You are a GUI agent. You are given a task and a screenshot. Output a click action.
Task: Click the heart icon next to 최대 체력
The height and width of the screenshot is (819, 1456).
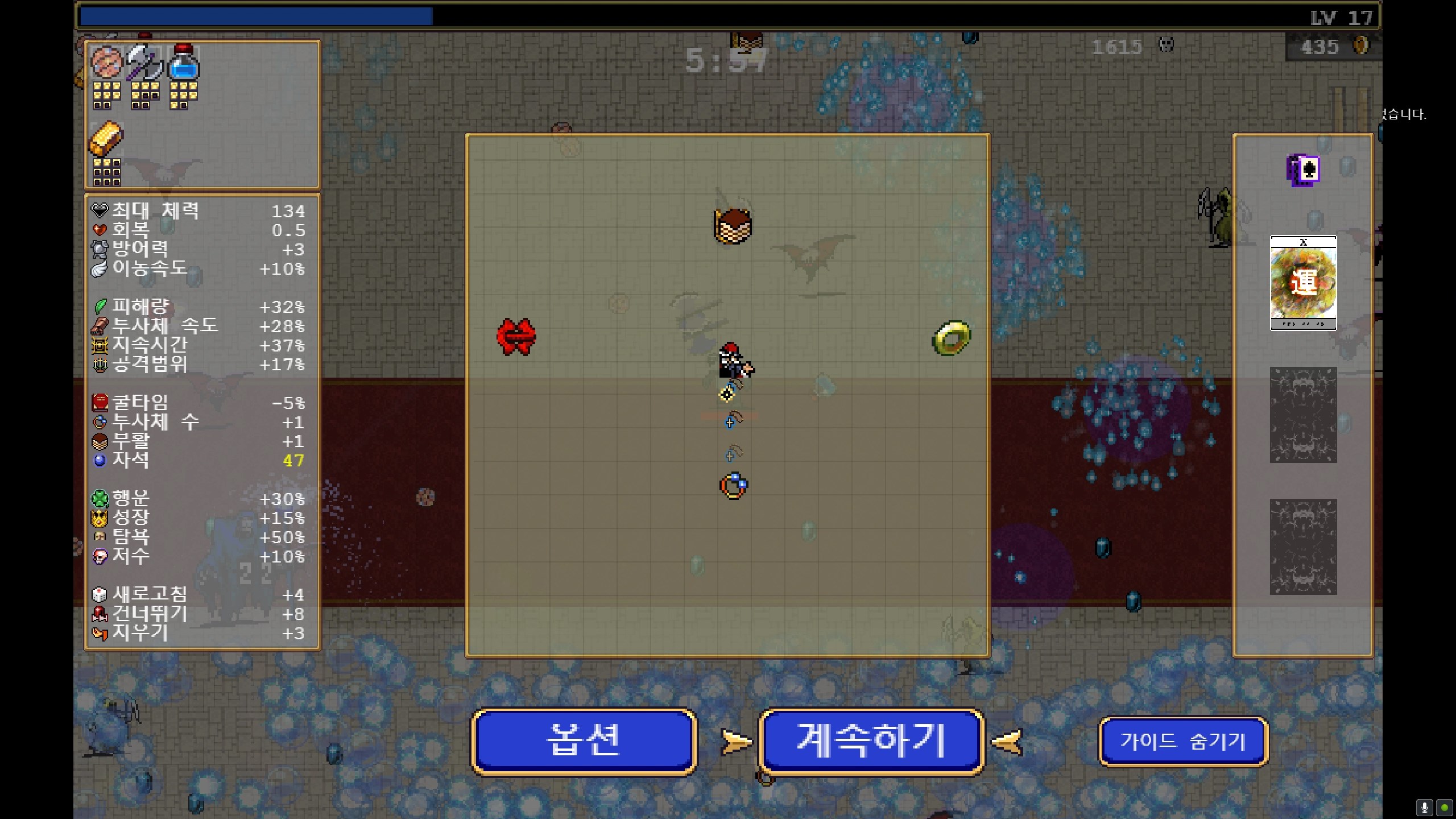click(x=101, y=210)
